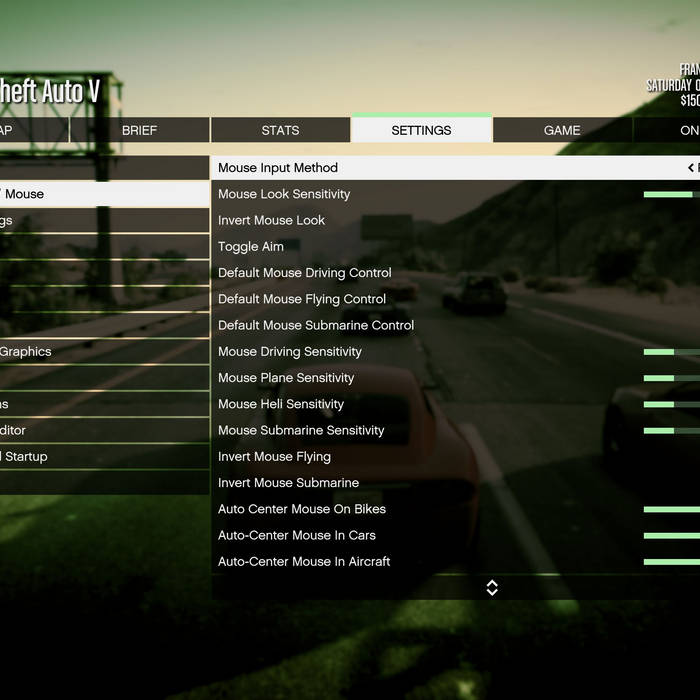Screen dimensions: 700x700
Task: Select Default Mouse Submarine Control
Action: (316, 325)
